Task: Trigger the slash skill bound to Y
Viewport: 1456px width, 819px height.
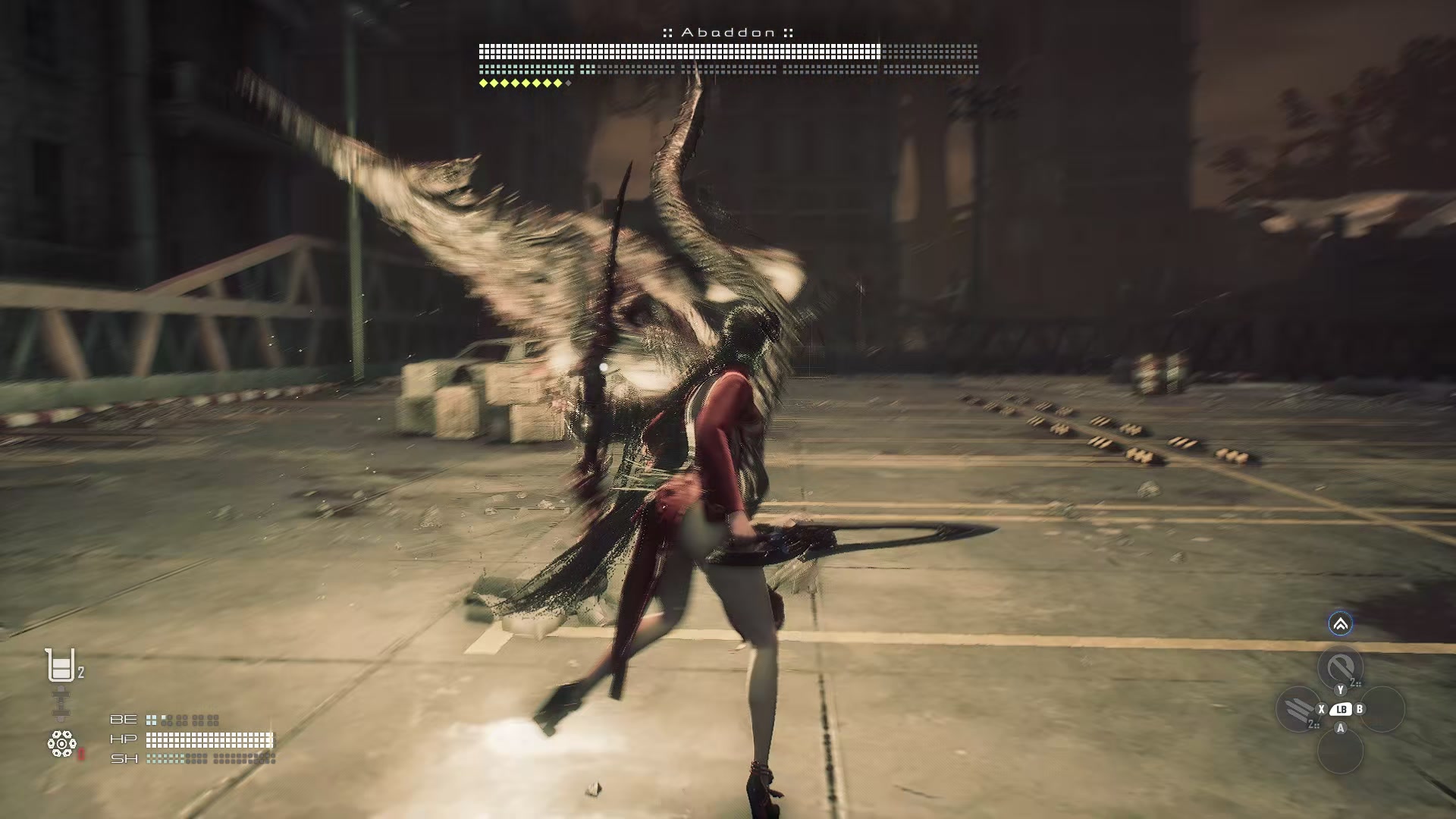Action: pyautogui.click(x=1340, y=666)
